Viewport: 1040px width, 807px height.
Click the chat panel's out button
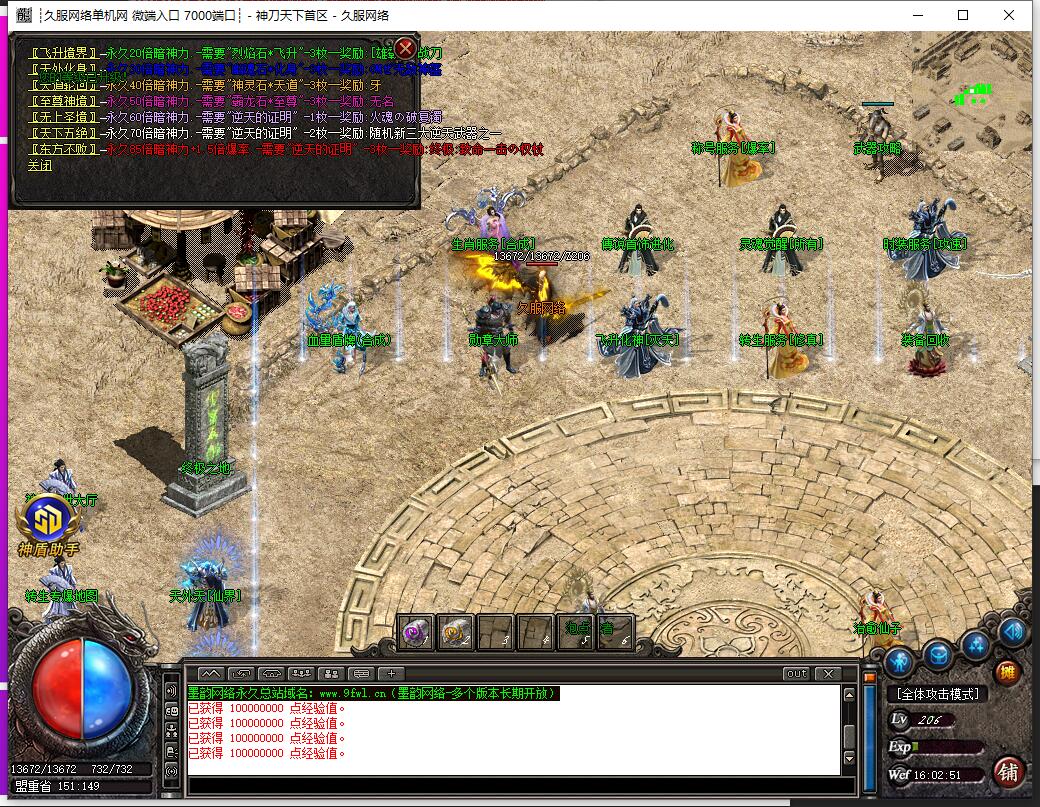[796, 674]
